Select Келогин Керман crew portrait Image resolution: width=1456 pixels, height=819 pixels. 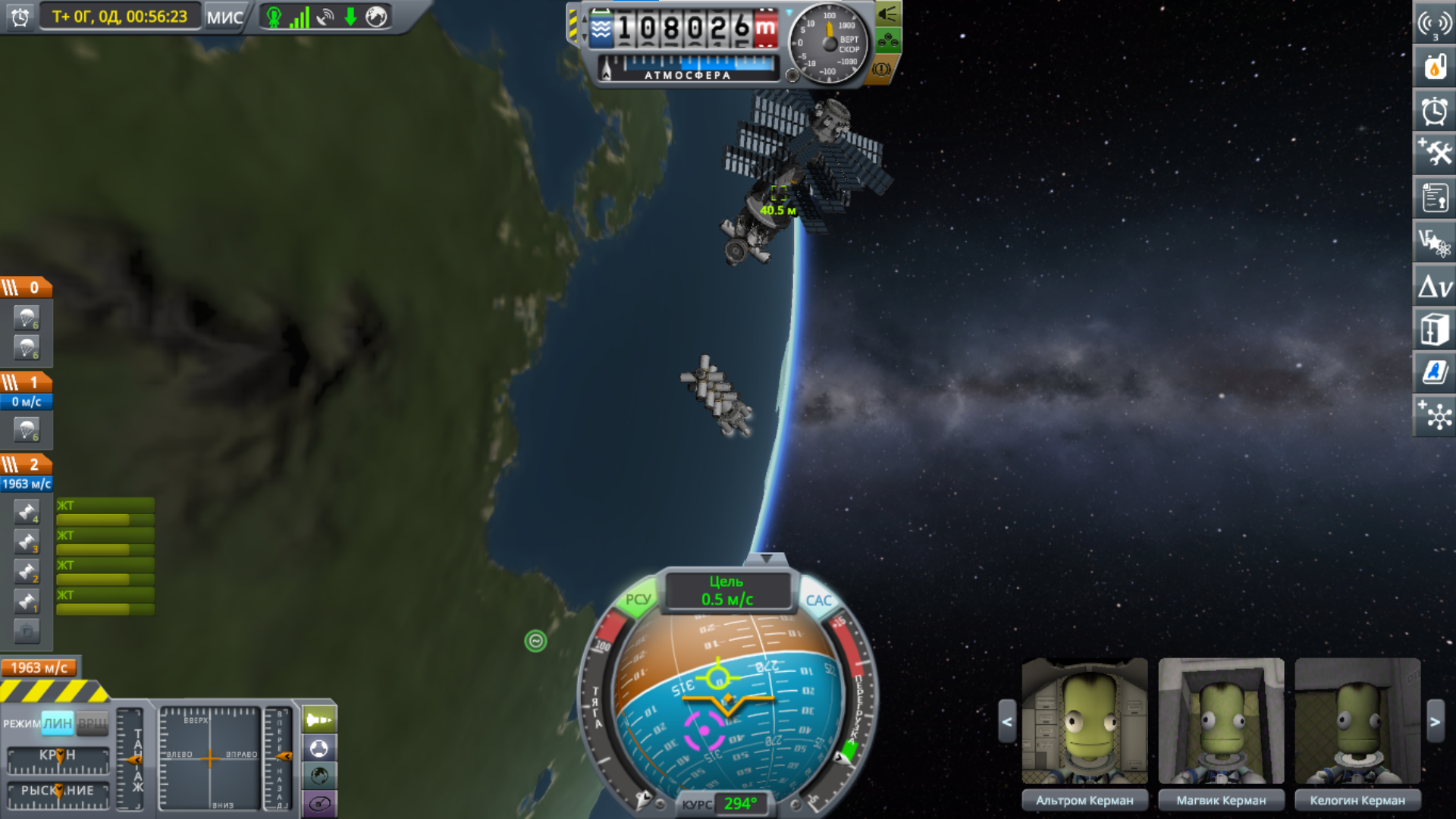(x=1357, y=721)
